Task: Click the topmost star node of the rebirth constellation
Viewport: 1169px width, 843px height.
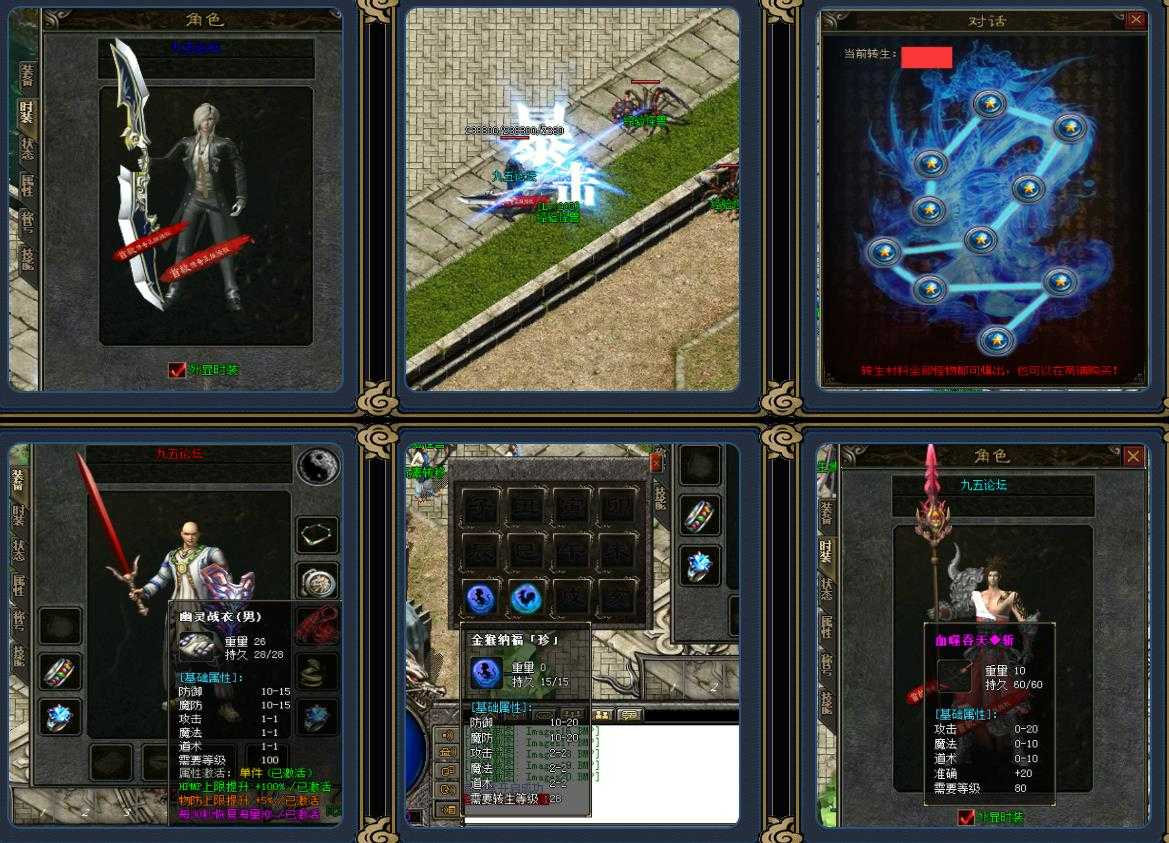Action: 990,103
